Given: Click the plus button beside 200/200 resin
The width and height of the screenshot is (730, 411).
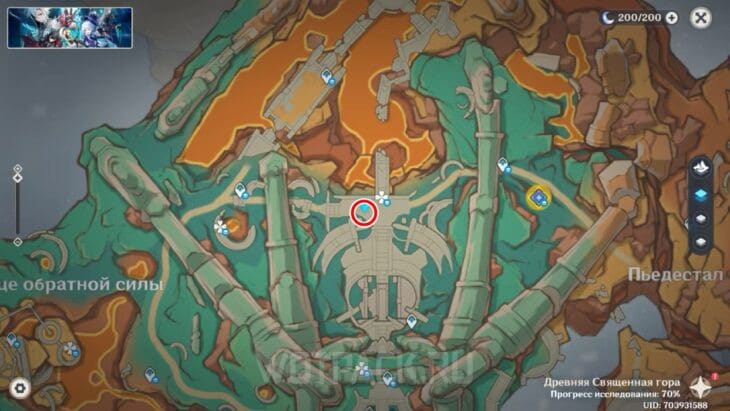Looking at the screenshot, I should (x=671, y=18).
